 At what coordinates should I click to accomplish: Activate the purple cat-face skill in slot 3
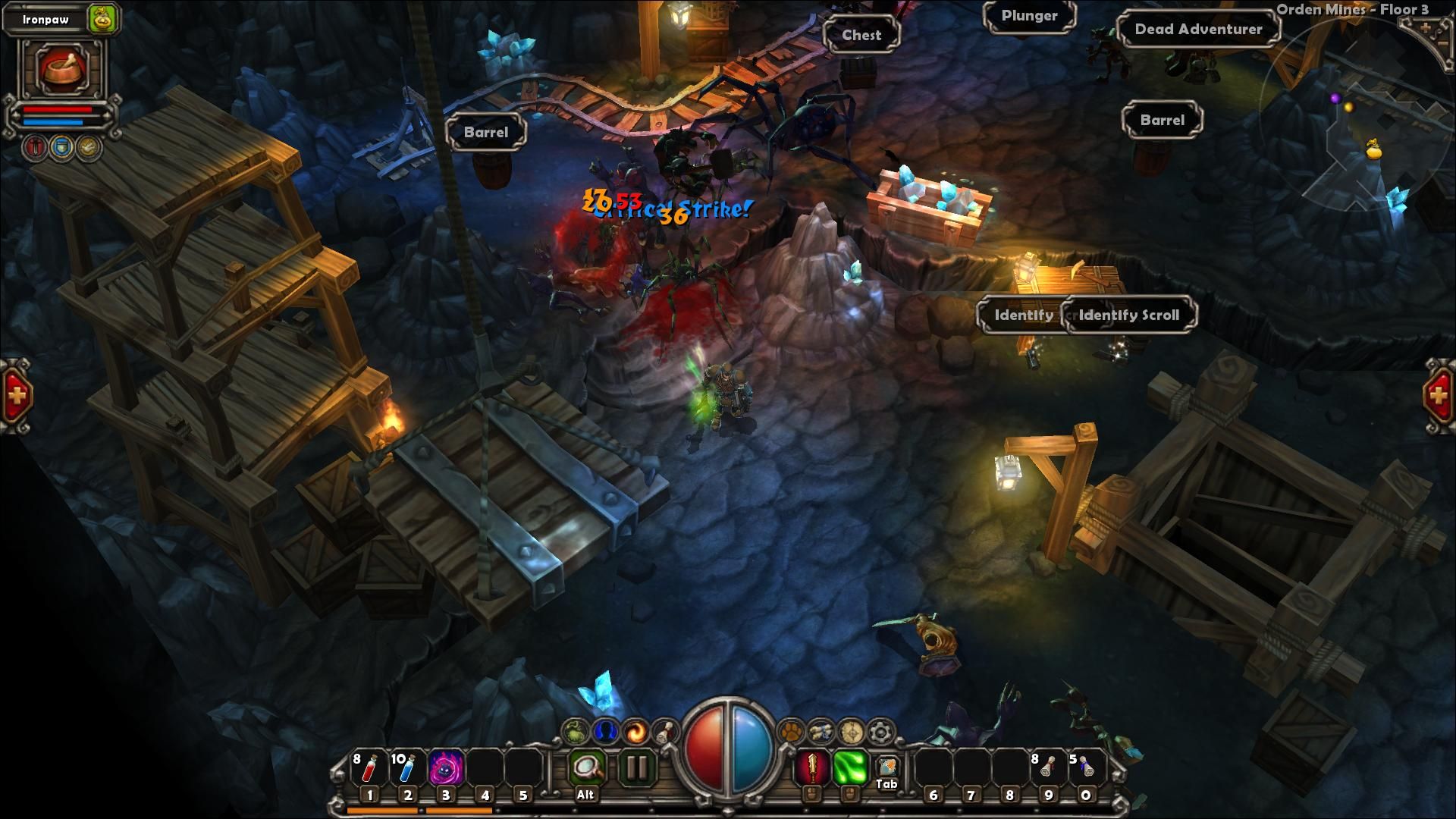point(446,770)
